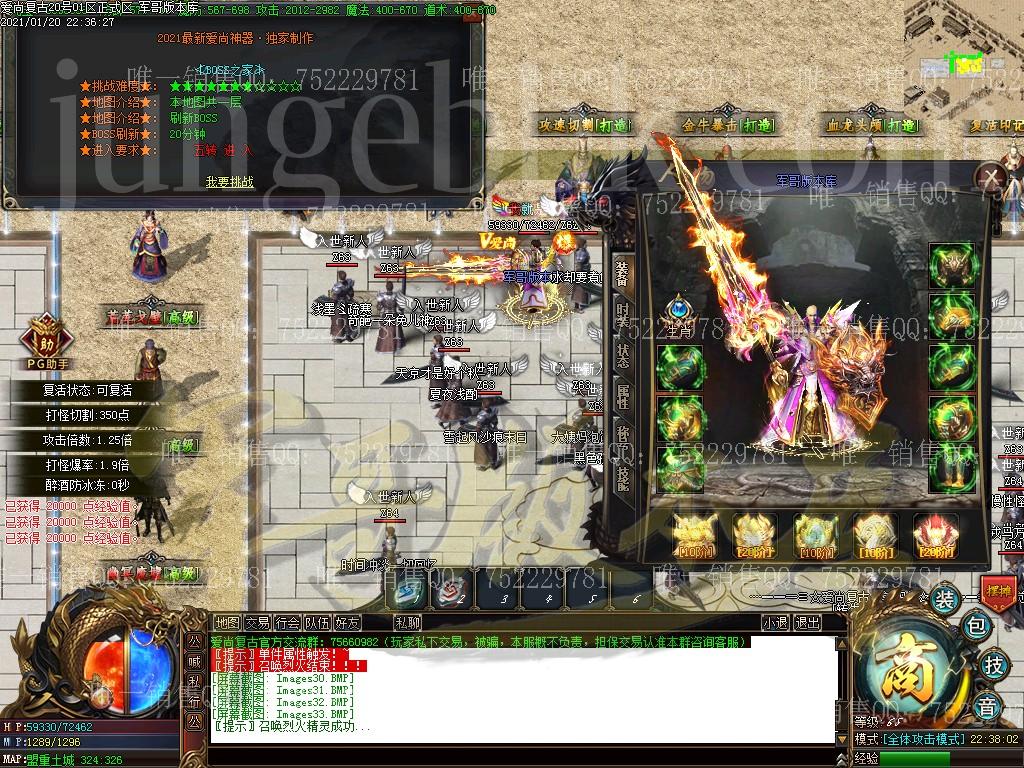The image size is (1024, 768).
Task: Click the 退出 exit button
Action: coord(806,623)
